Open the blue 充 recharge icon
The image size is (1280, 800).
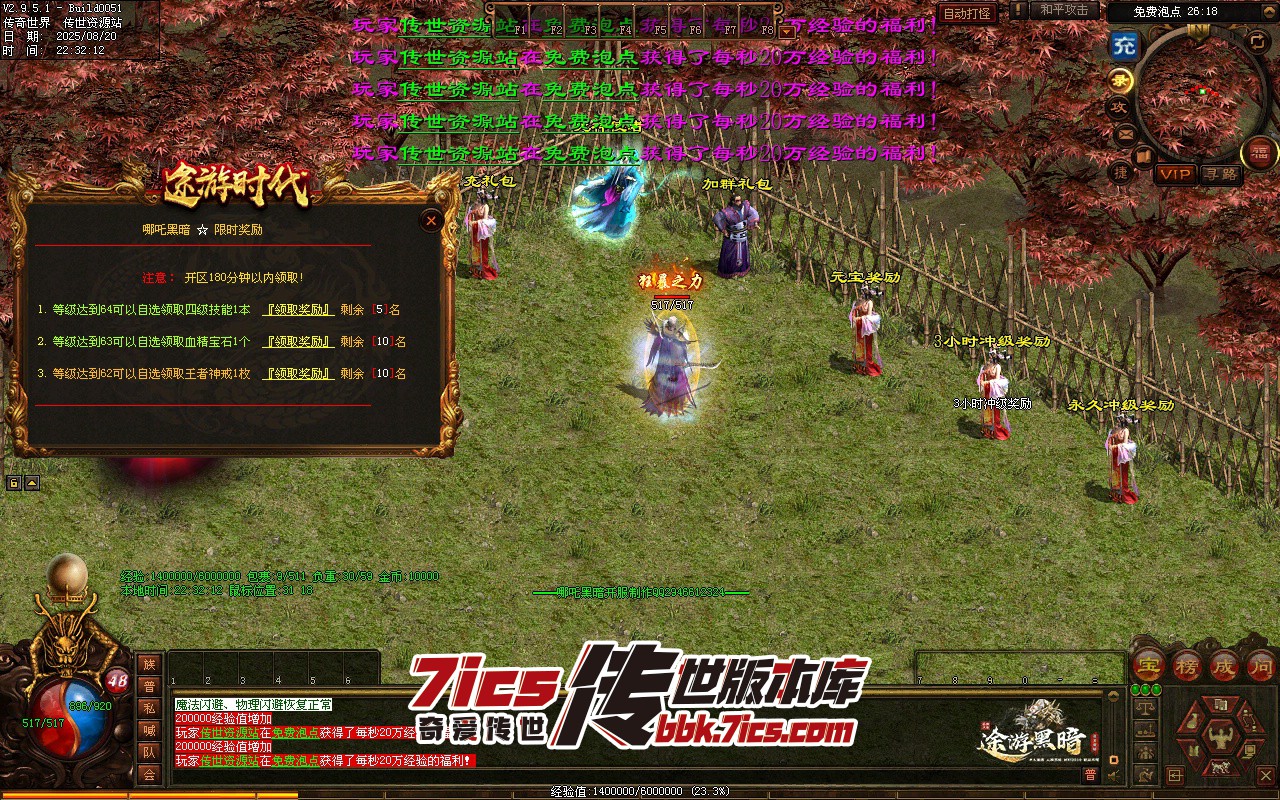1125,45
